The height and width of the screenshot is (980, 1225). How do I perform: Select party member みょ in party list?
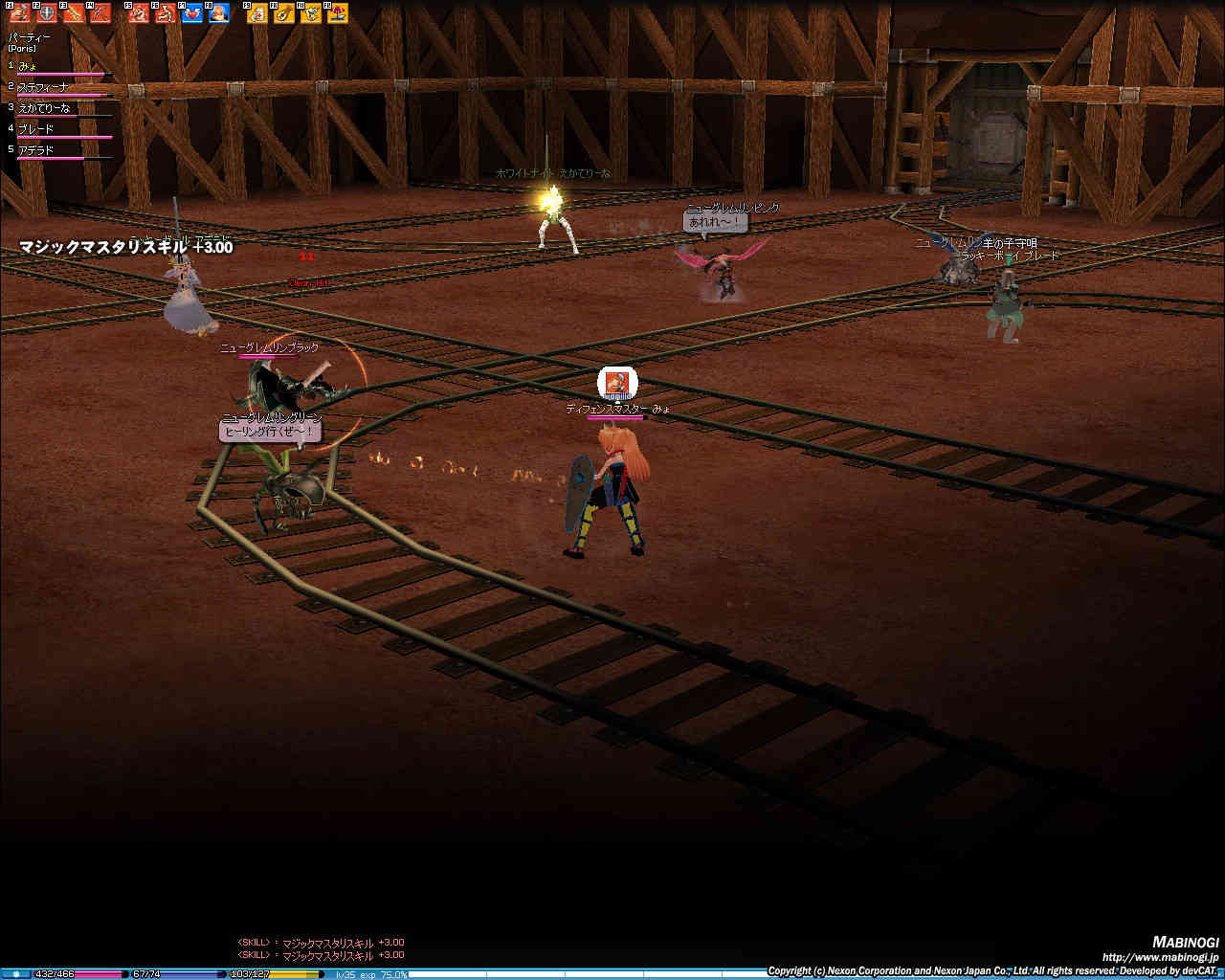click(x=28, y=66)
